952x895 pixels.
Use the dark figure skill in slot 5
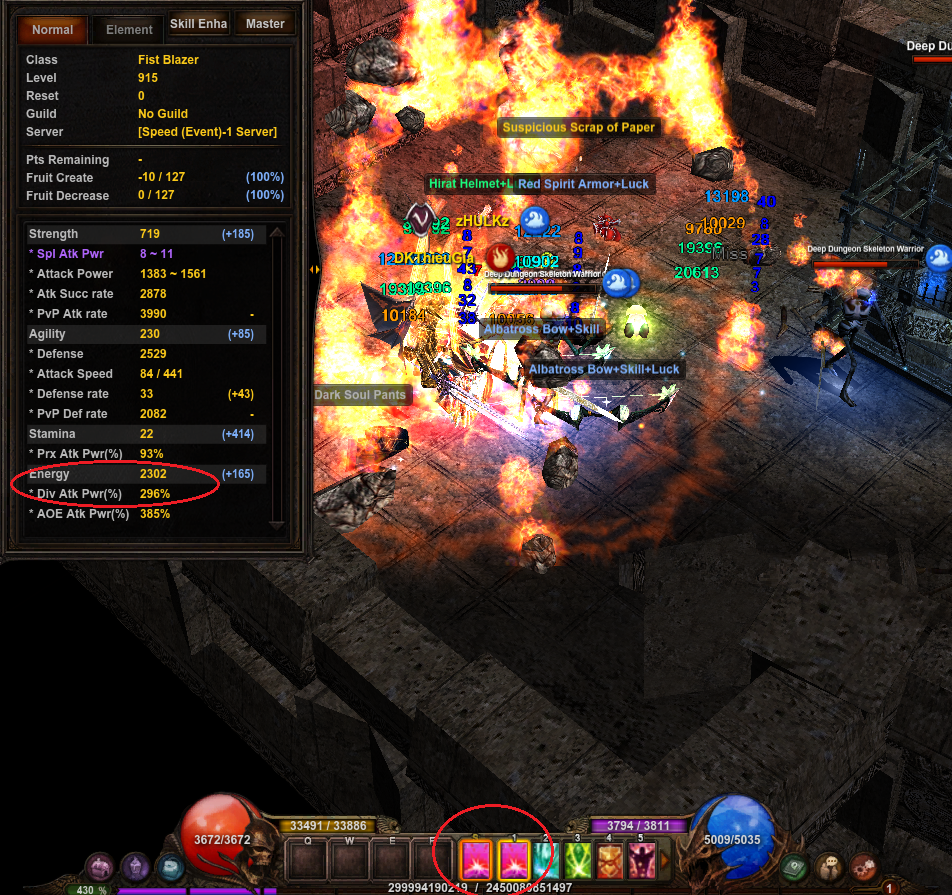[641, 860]
